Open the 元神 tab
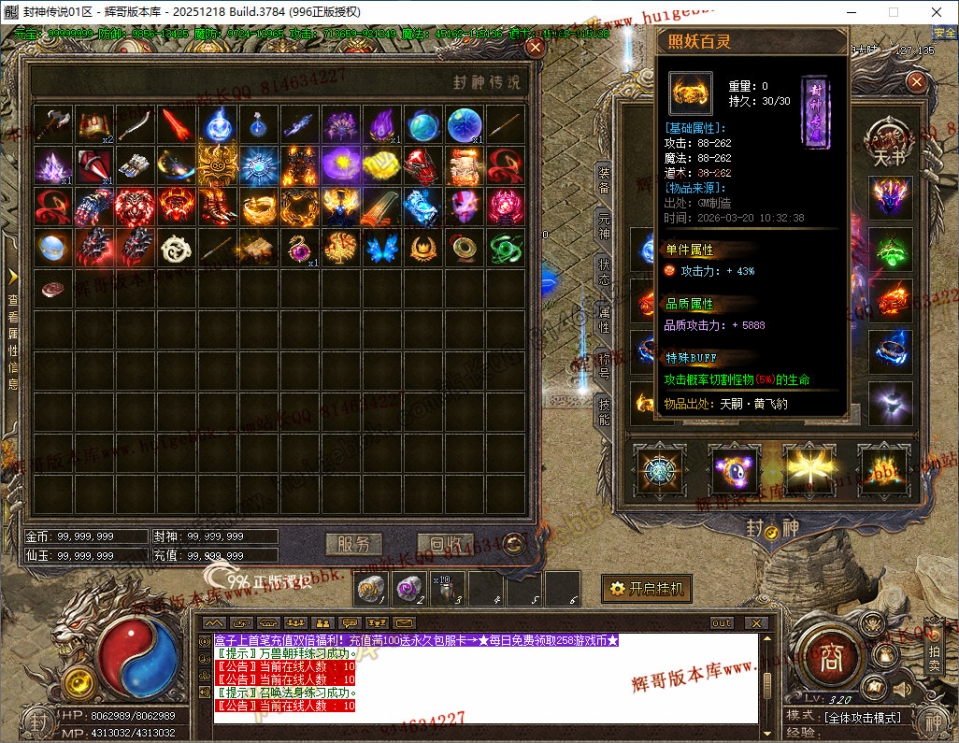This screenshot has width=959, height=743. tap(604, 227)
